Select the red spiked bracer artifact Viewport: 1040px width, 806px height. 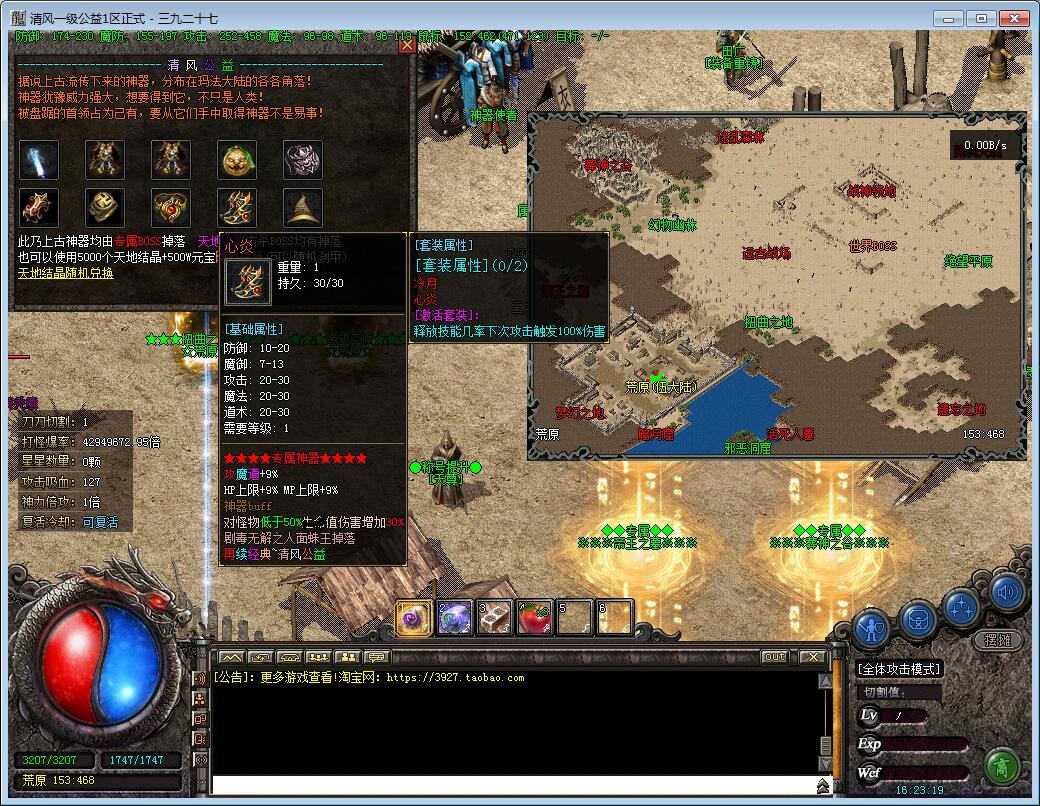pyautogui.click(x=39, y=208)
